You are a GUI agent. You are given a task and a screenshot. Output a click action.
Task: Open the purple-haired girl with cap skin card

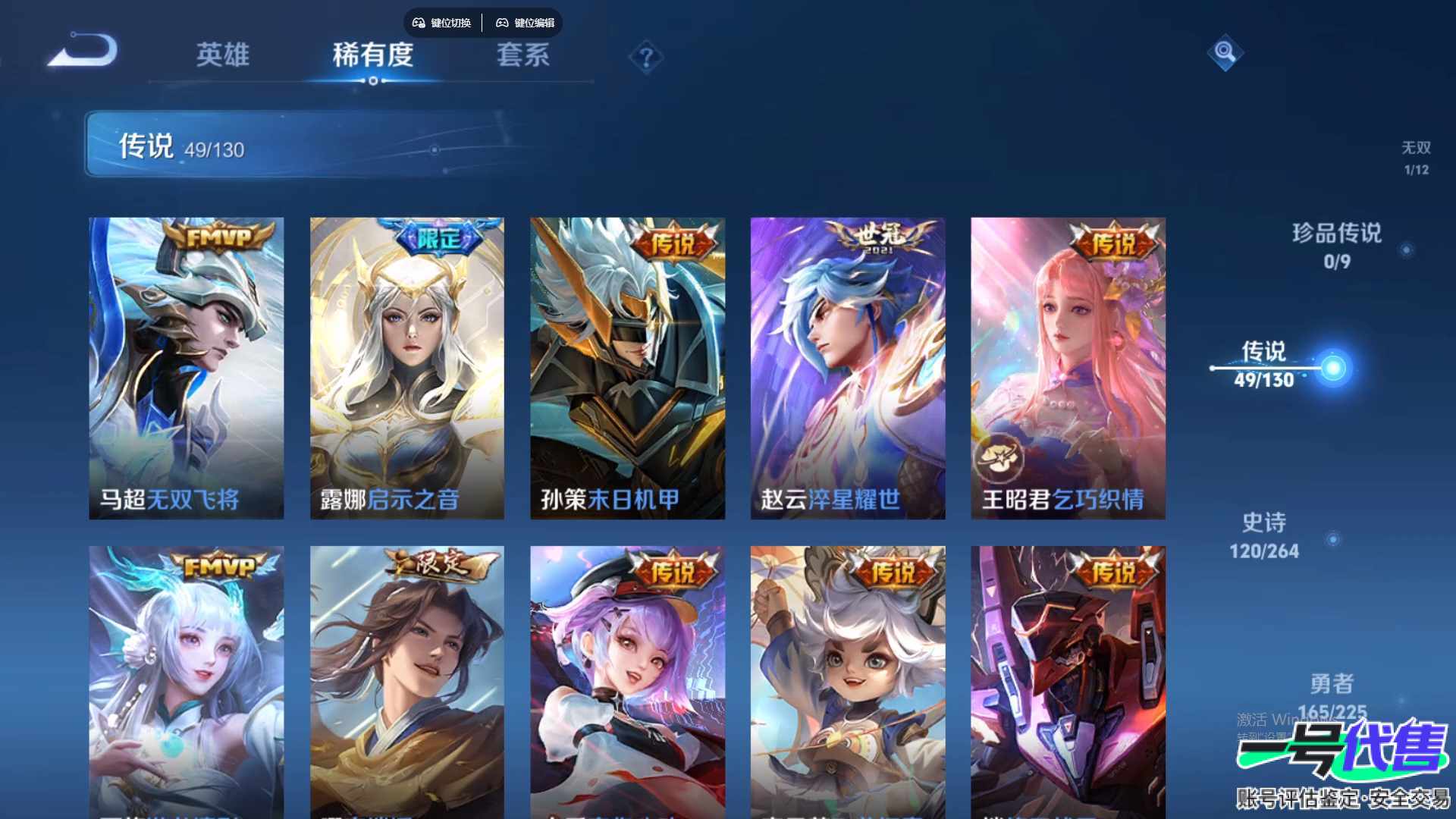[627, 681]
